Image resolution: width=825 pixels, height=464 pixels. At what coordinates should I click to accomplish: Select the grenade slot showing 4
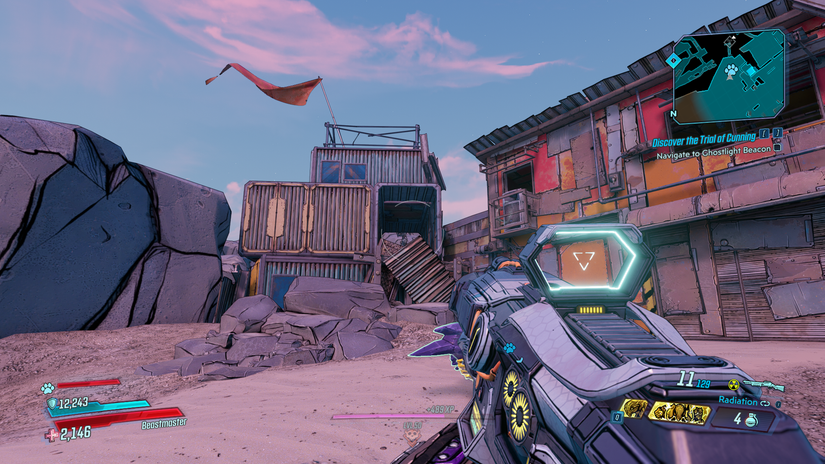[x=742, y=418]
